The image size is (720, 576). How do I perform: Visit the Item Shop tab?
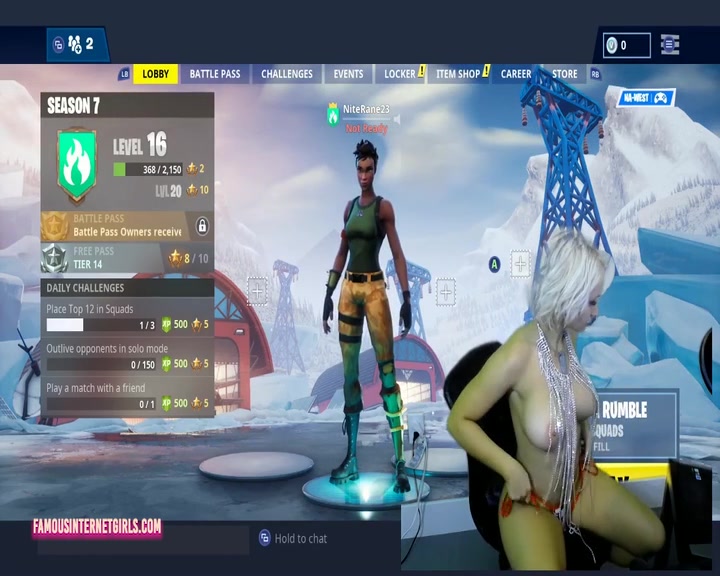pos(458,74)
